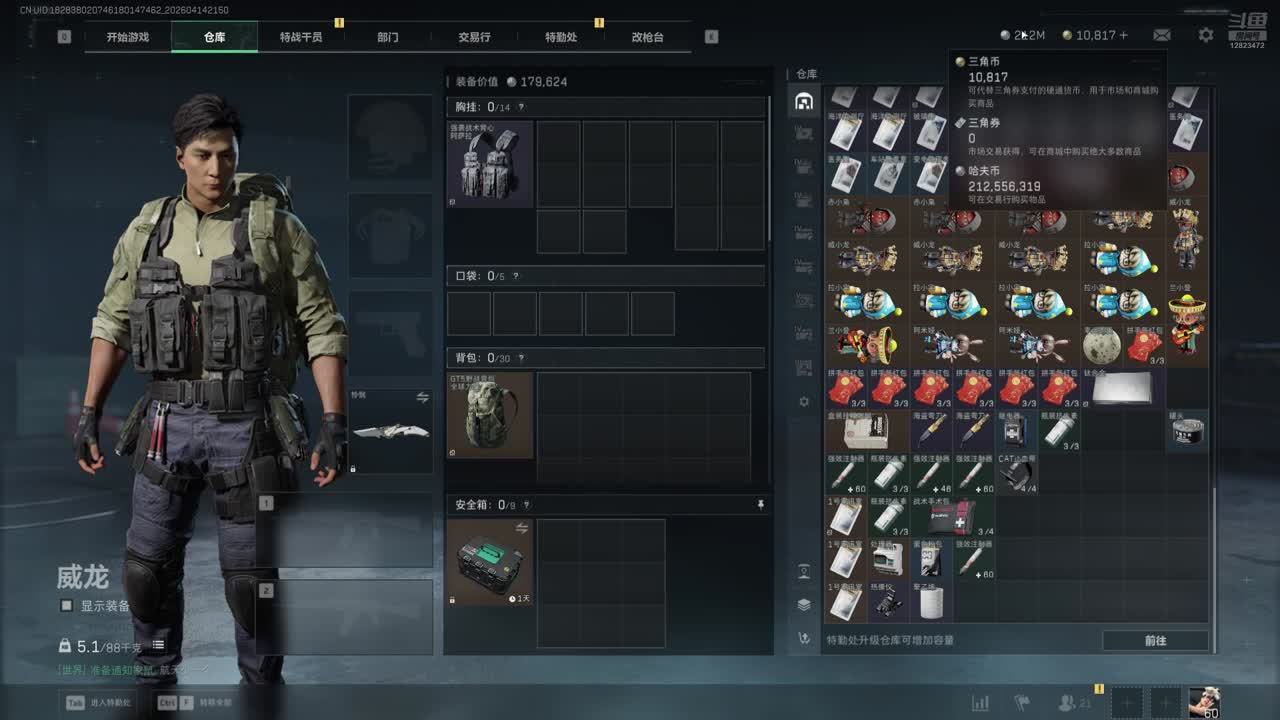Go to the 部门 tab
1280x720 pixels.
tap(388, 37)
